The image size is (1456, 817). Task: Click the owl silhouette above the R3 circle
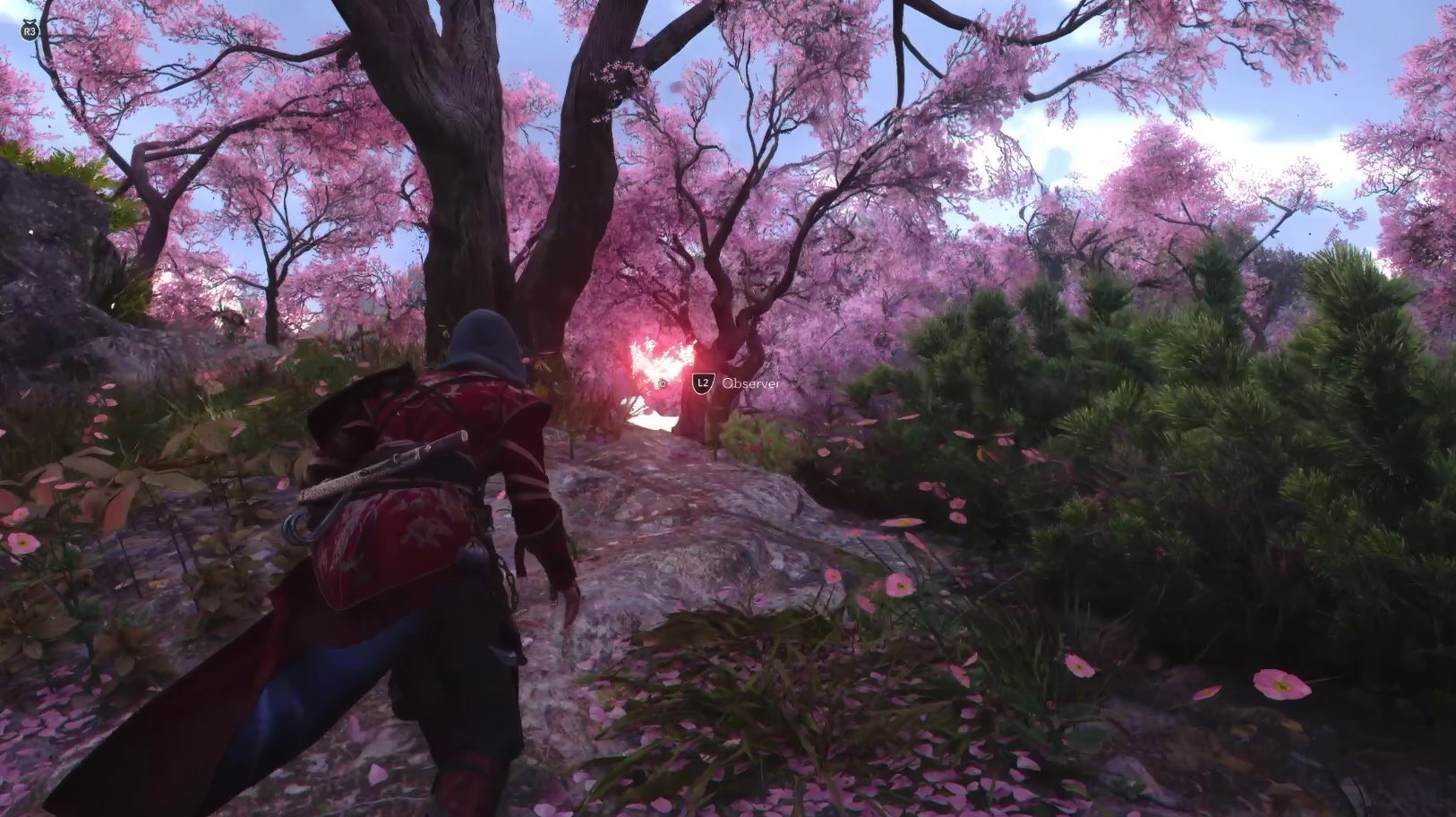(30, 21)
